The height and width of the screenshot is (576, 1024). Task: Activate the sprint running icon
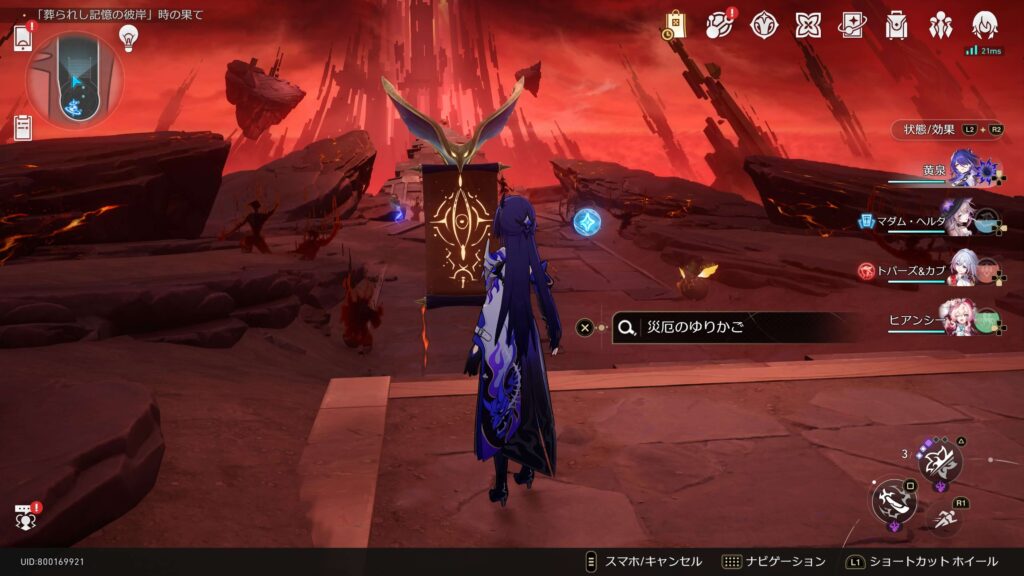(946, 518)
